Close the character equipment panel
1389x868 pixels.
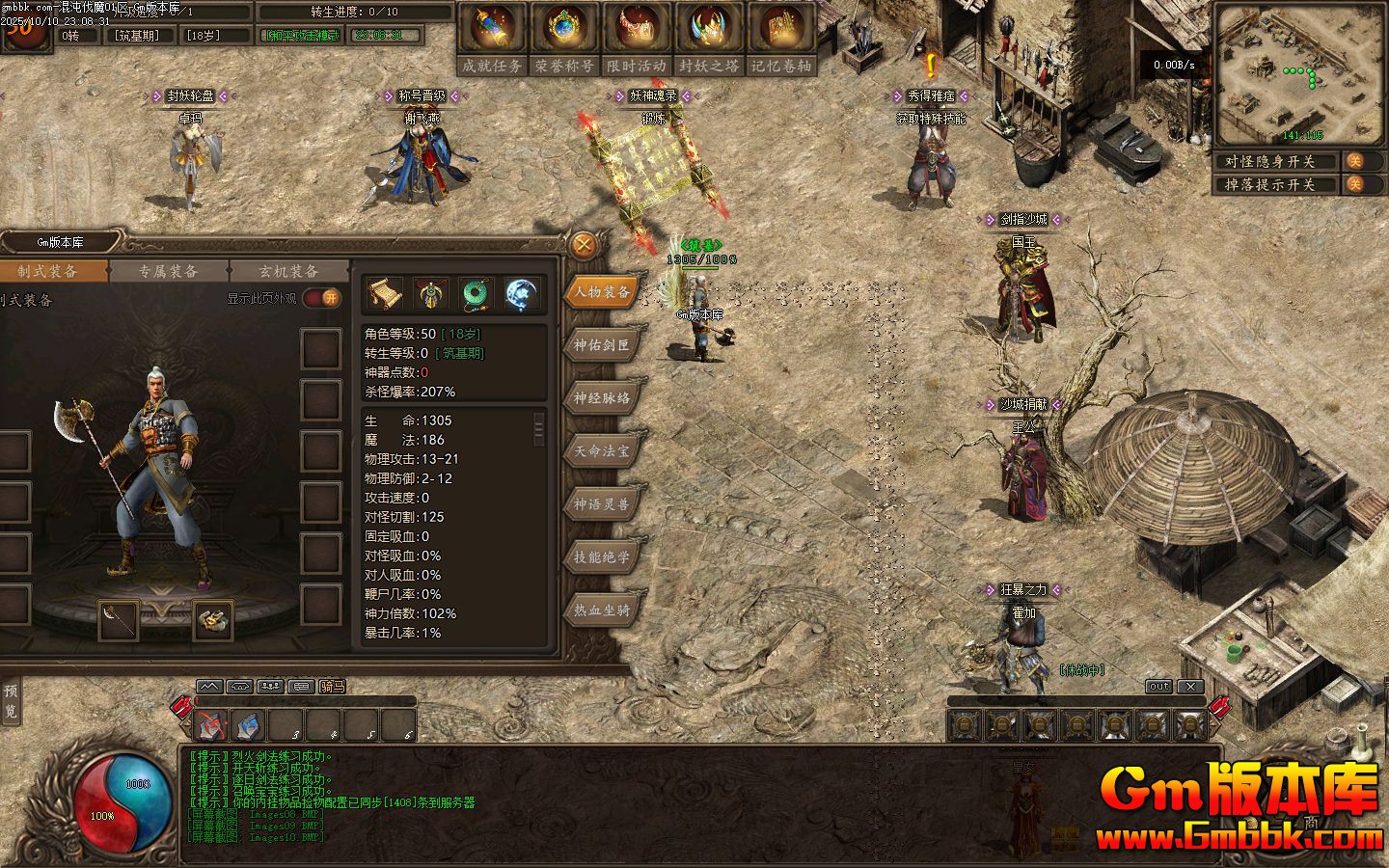(583, 245)
